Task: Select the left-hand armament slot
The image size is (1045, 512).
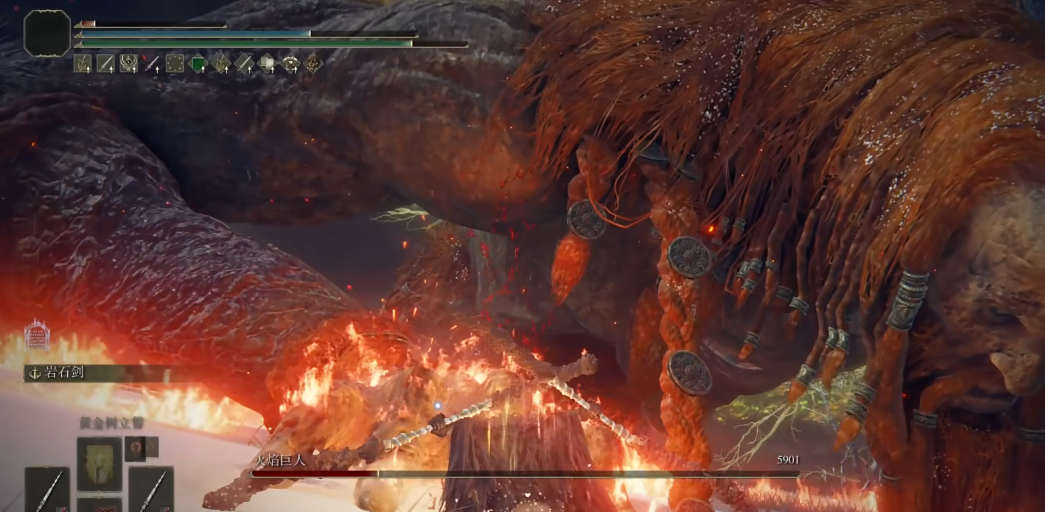Action: [47, 489]
